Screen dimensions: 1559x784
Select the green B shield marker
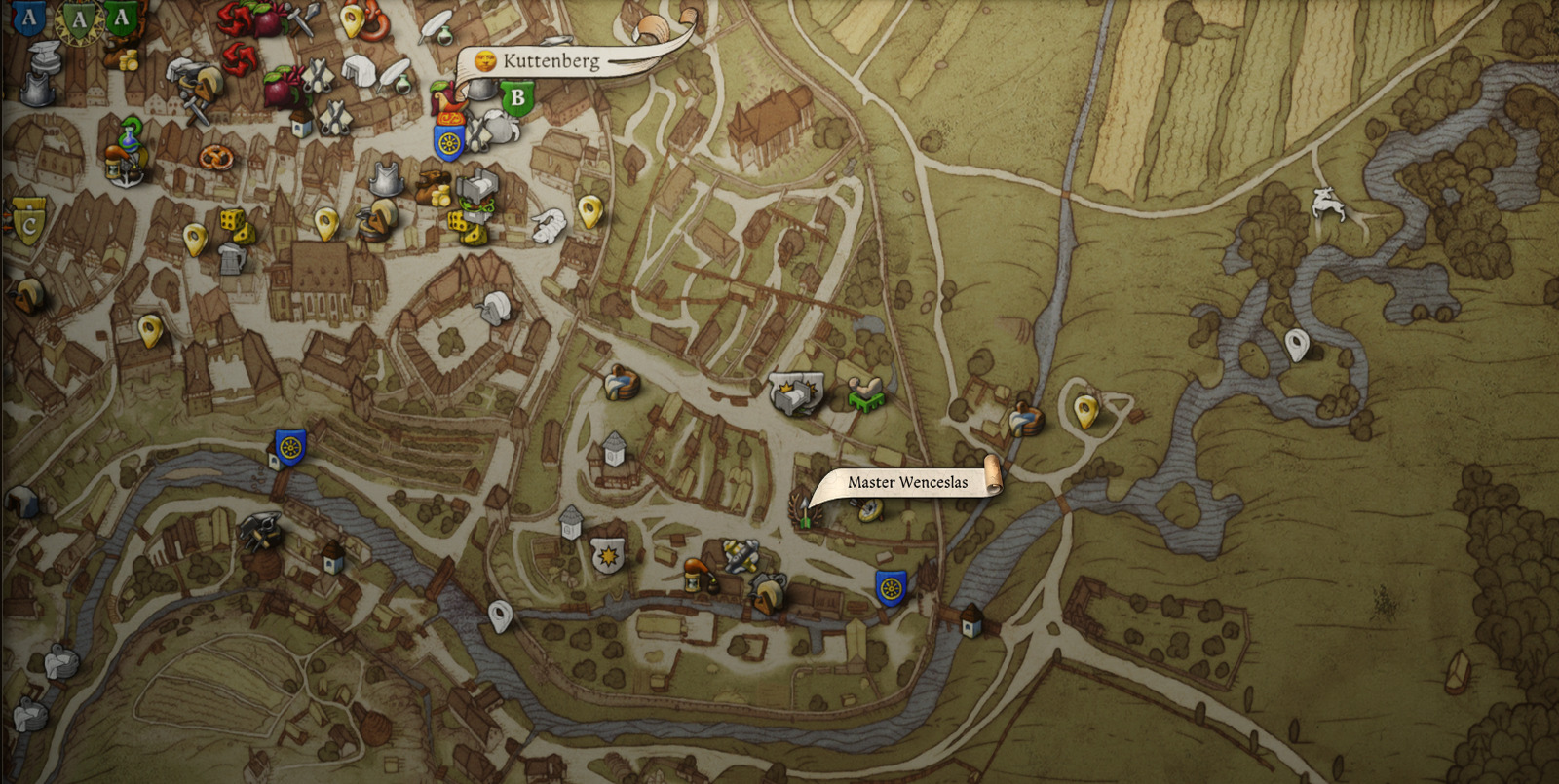click(x=517, y=98)
